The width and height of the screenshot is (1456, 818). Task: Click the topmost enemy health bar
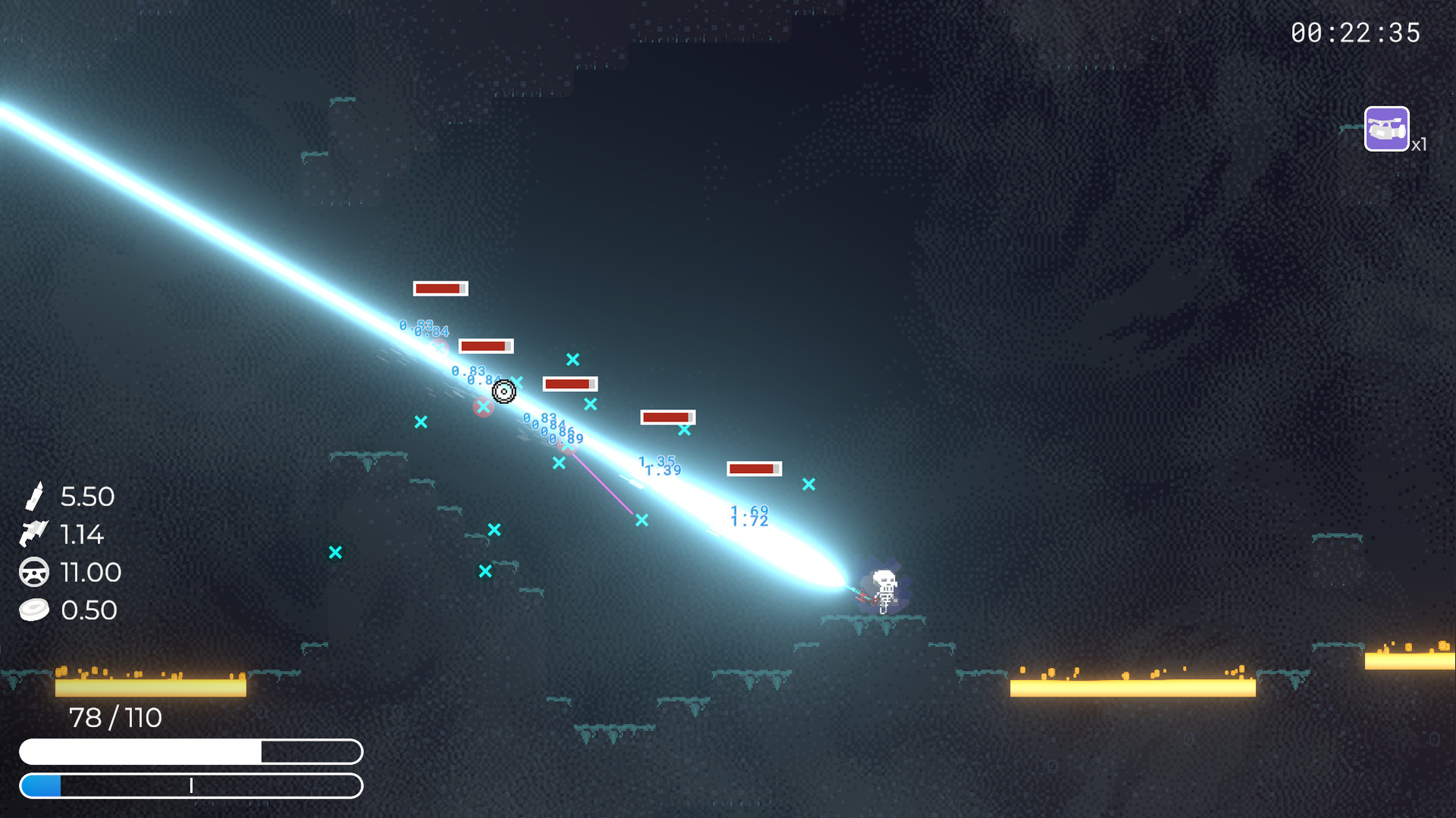tap(440, 288)
